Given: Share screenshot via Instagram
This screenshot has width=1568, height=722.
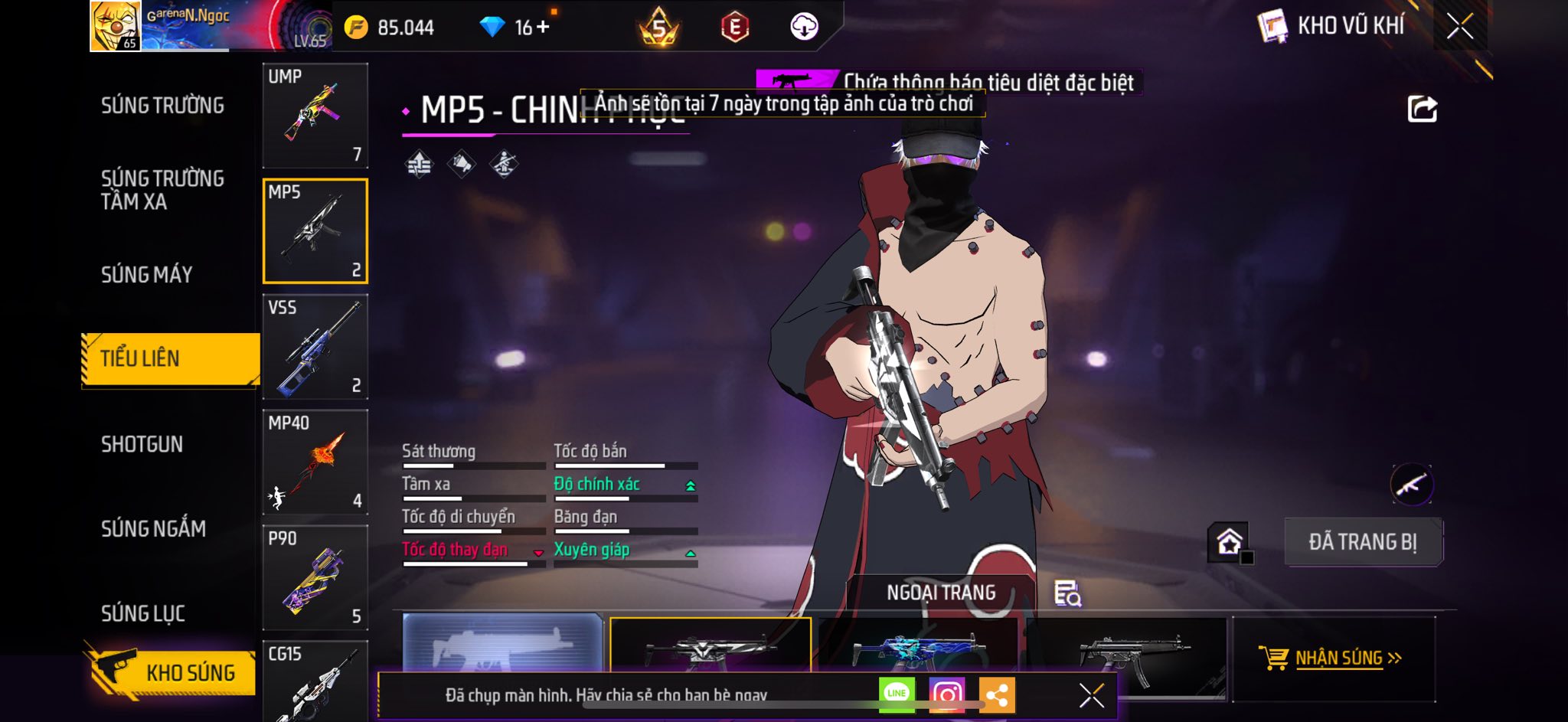Looking at the screenshot, I should click(x=946, y=694).
